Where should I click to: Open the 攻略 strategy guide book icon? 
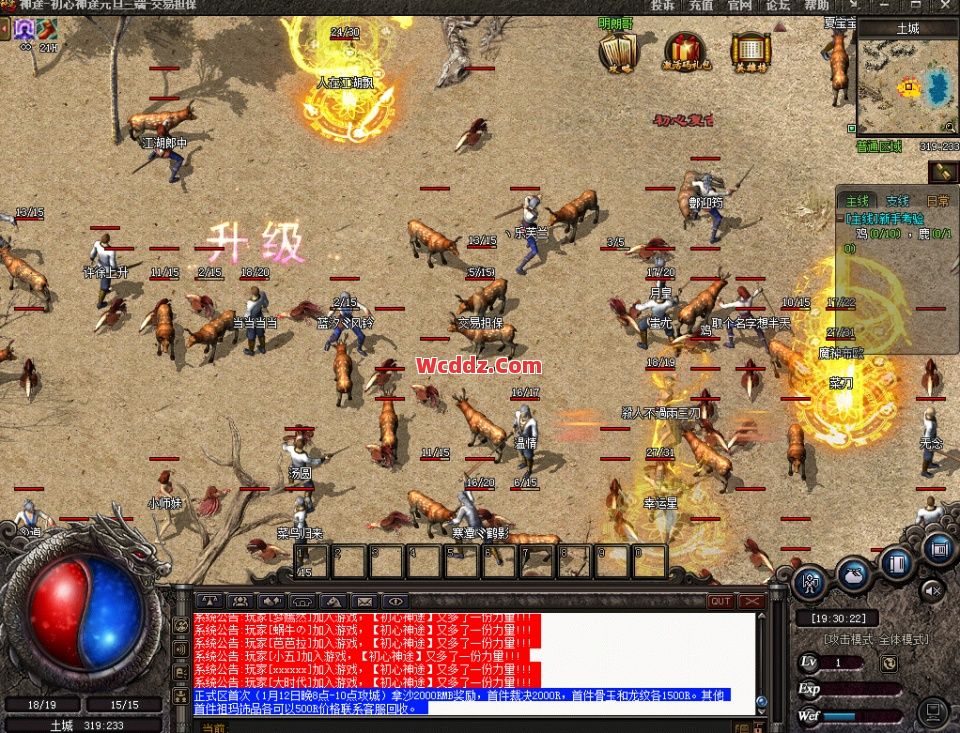[618, 50]
